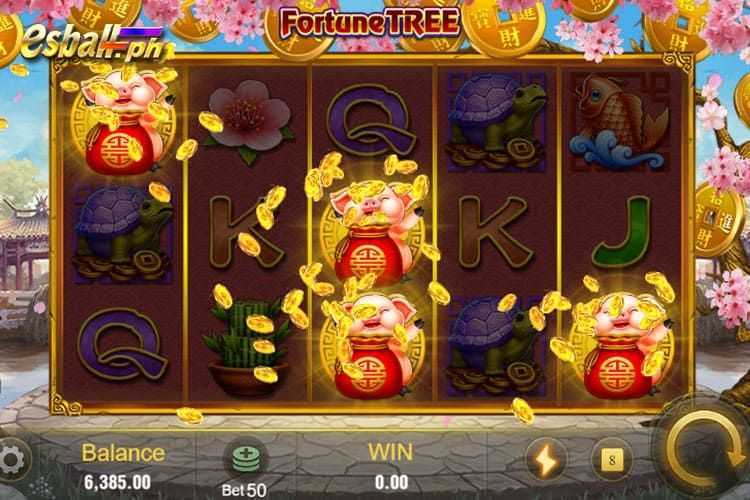750x500 pixels.
Task: Open the settings gear menu
Action: pos(12,461)
